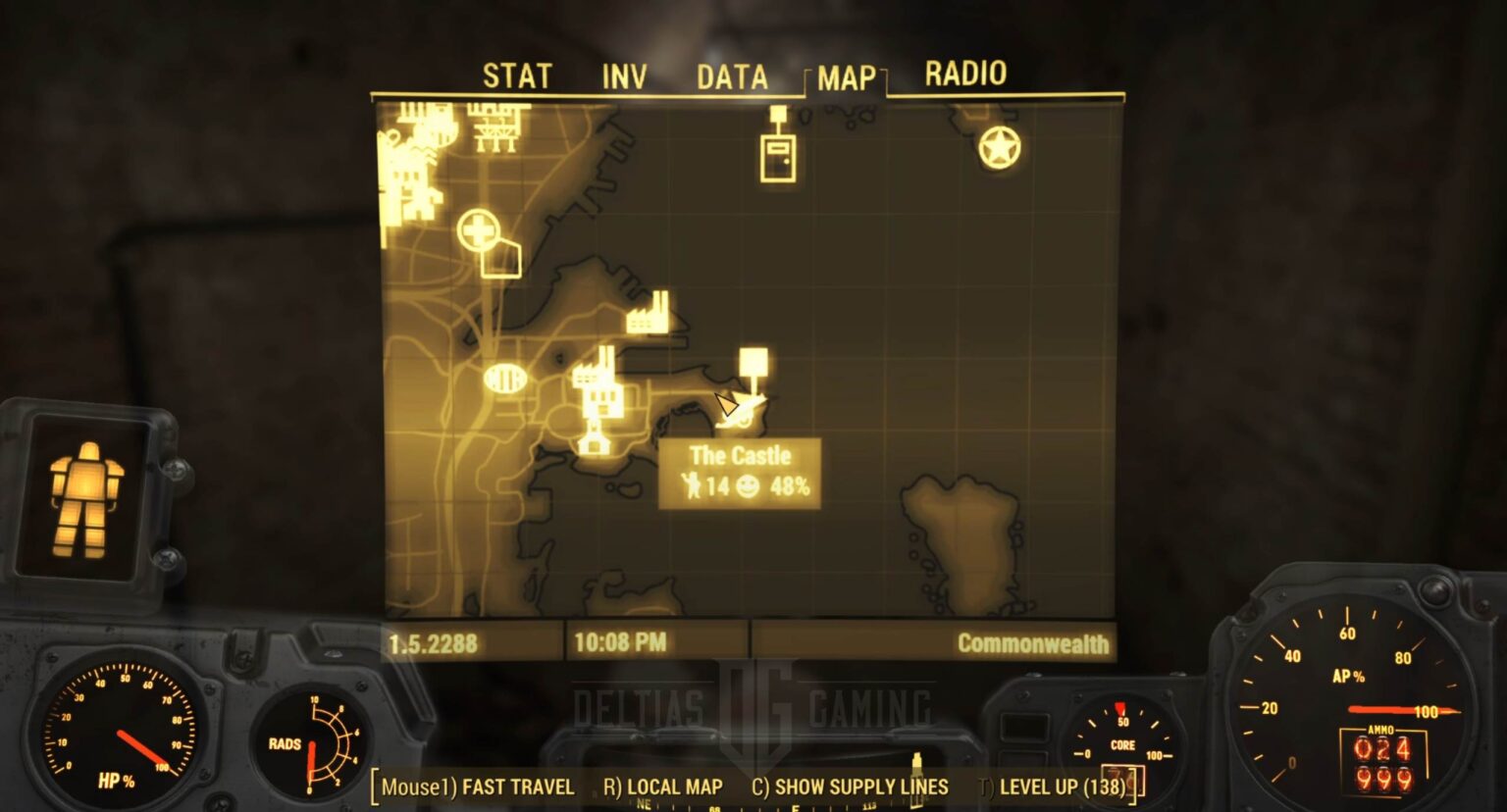1507x812 pixels.
Task: Open the INV tab
Action: (x=625, y=75)
